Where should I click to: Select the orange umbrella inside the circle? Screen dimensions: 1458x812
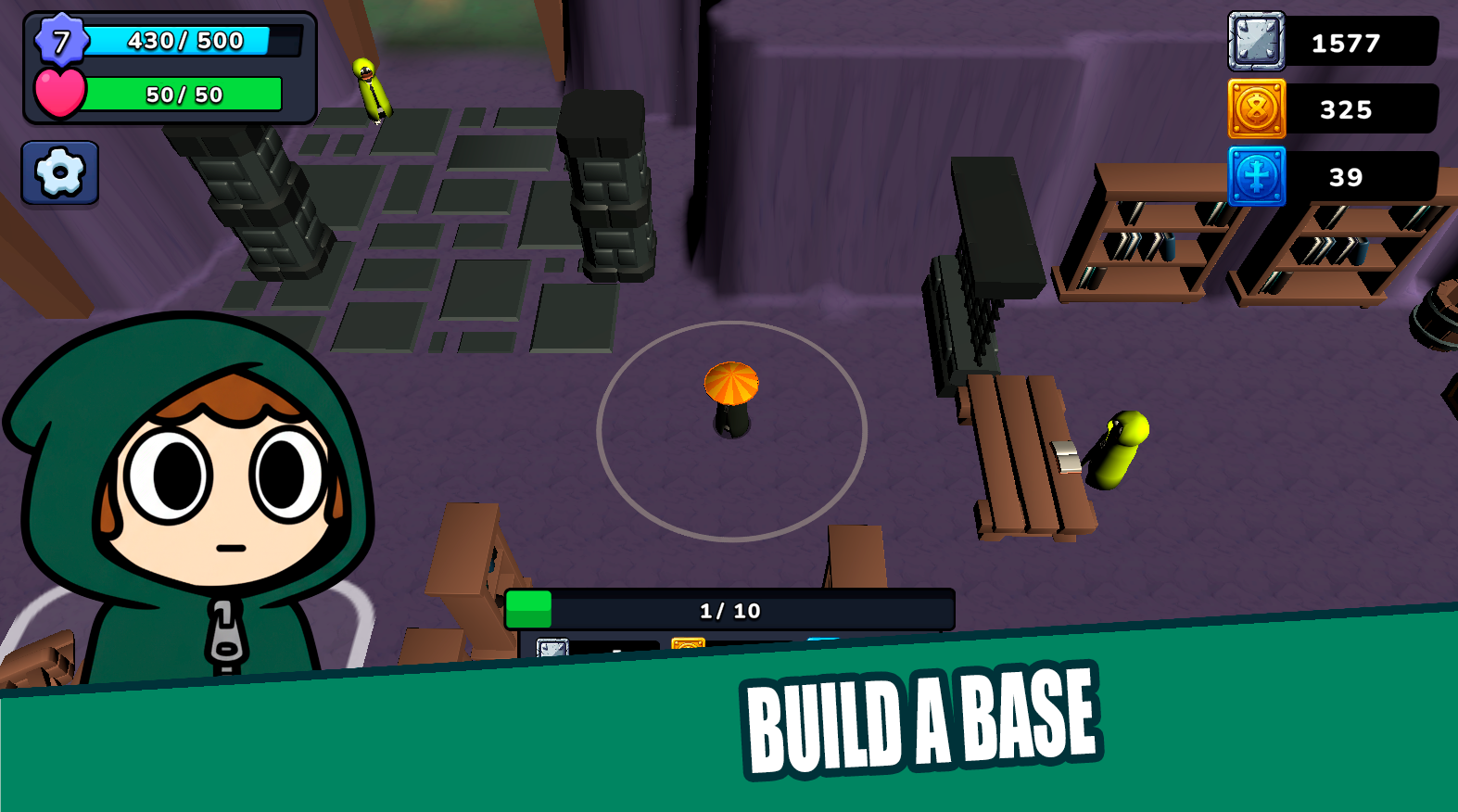click(x=730, y=385)
